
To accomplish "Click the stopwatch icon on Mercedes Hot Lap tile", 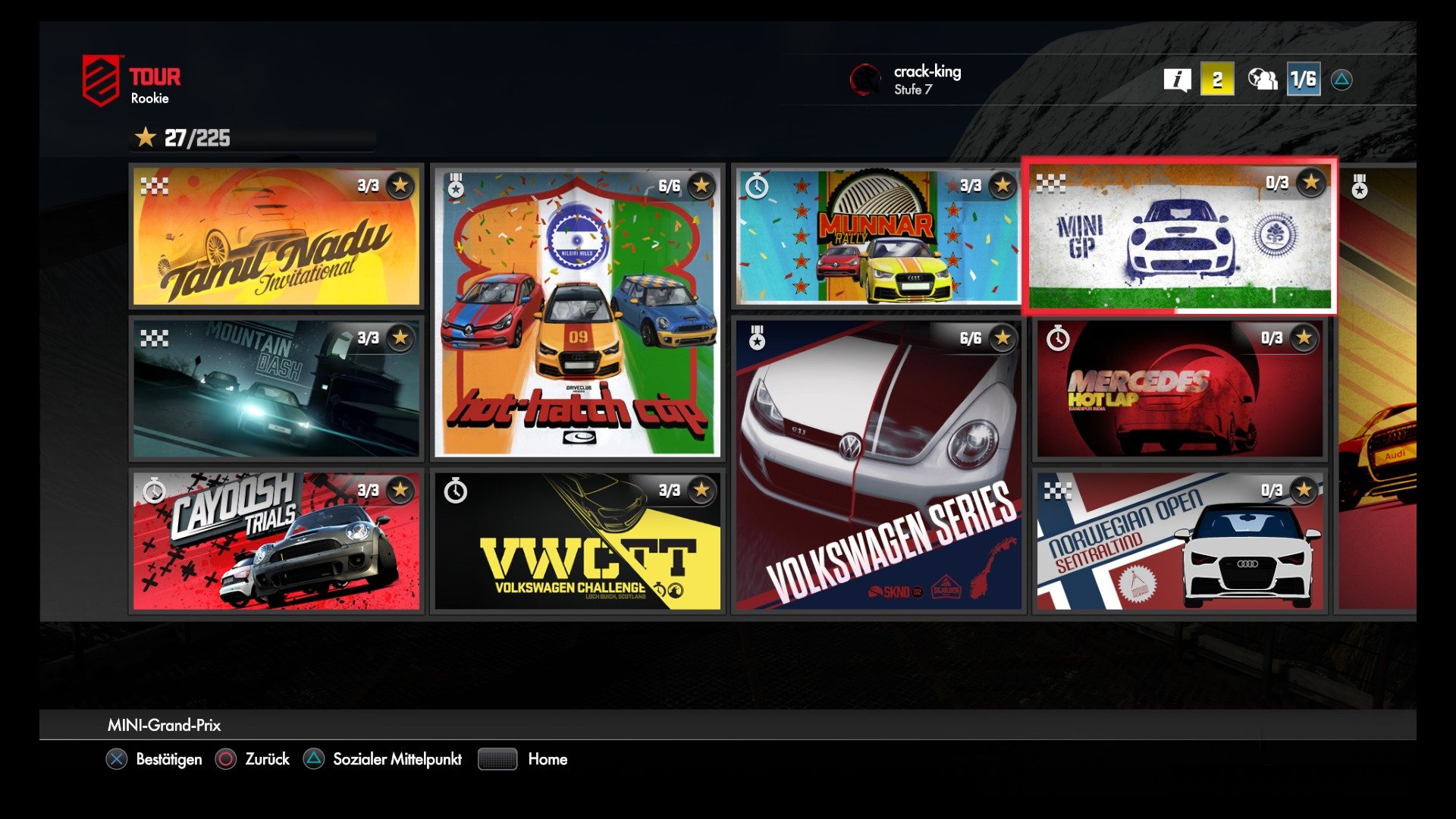I will 1058,341.
